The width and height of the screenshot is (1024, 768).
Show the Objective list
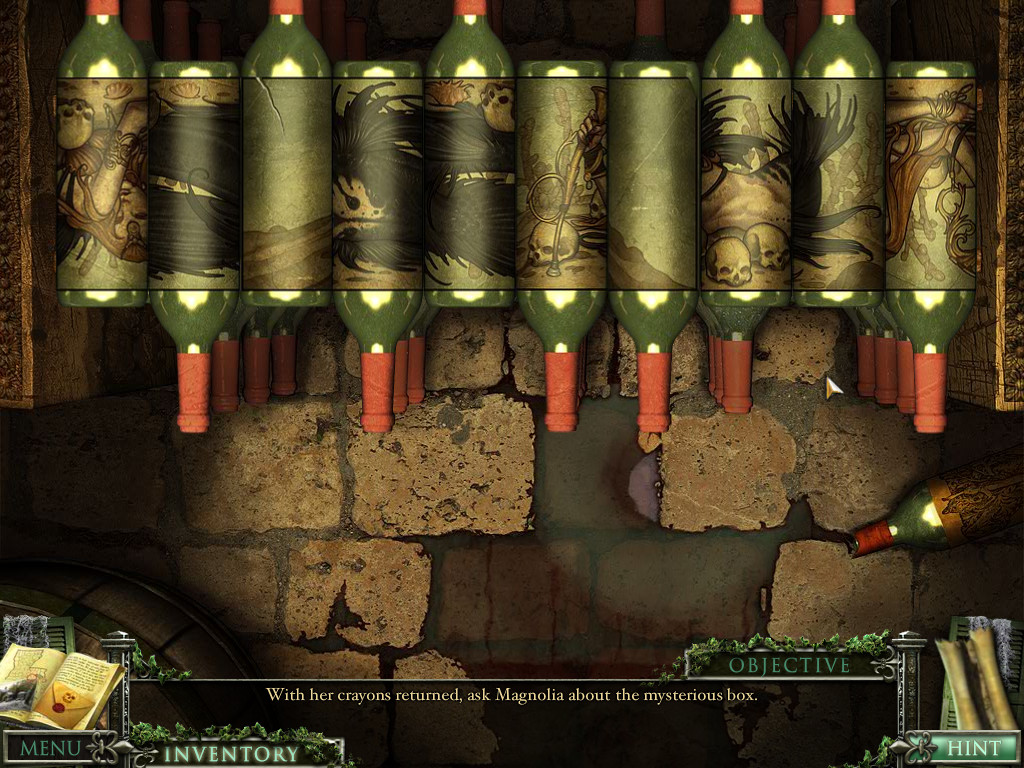pos(789,665)
